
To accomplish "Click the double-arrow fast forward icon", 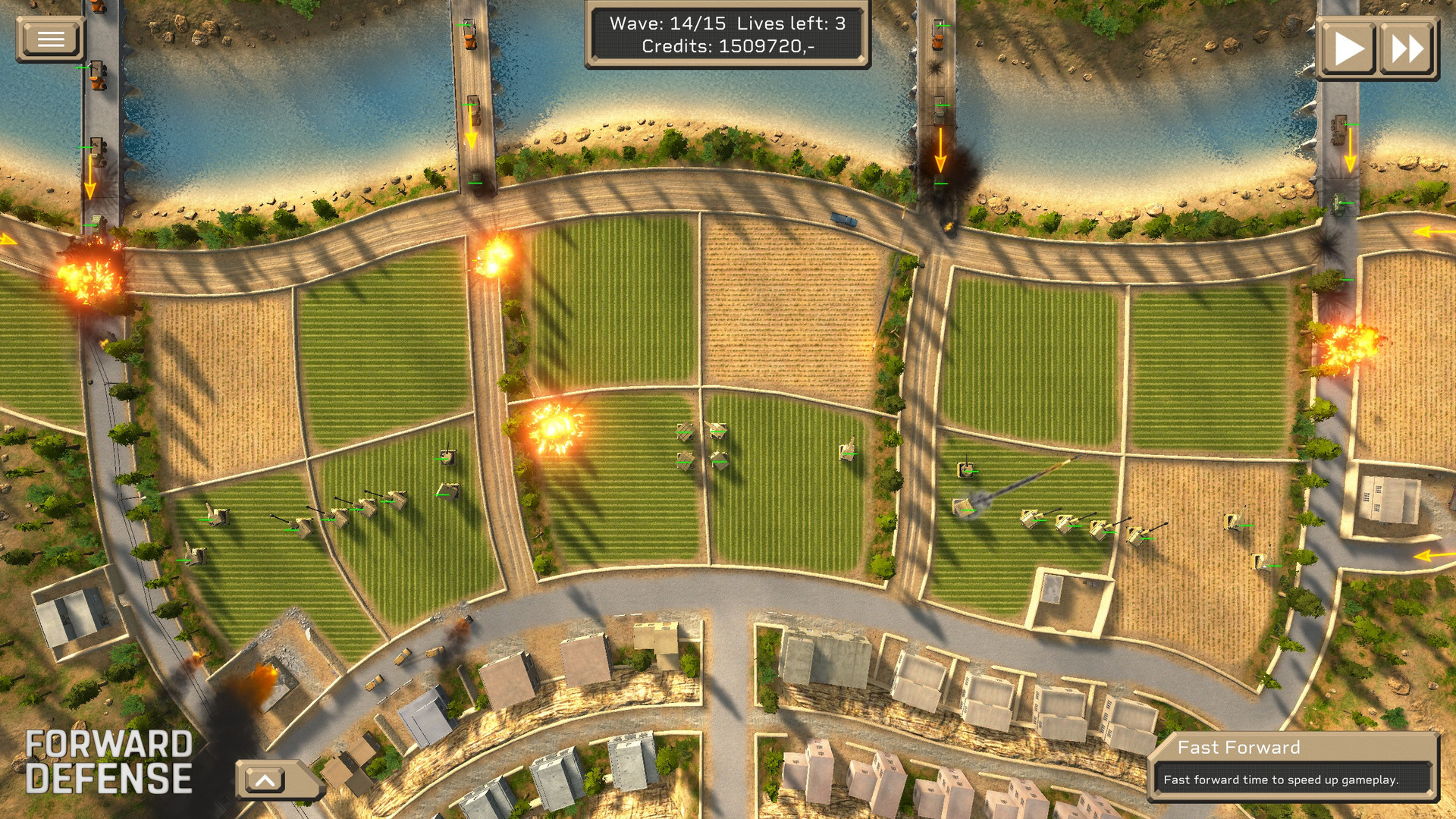I will 1410,47.
